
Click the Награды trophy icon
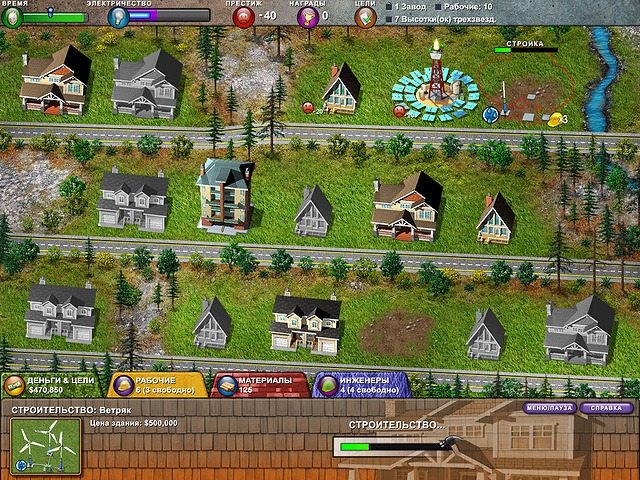[x=307, y=17]
